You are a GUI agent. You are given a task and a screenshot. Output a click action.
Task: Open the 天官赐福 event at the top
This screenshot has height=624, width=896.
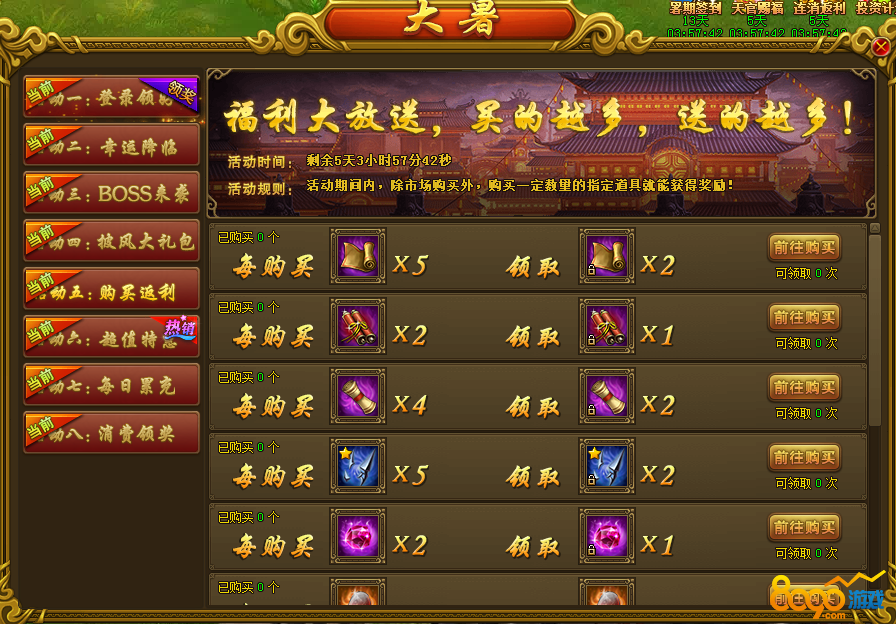tap(757, 8)
